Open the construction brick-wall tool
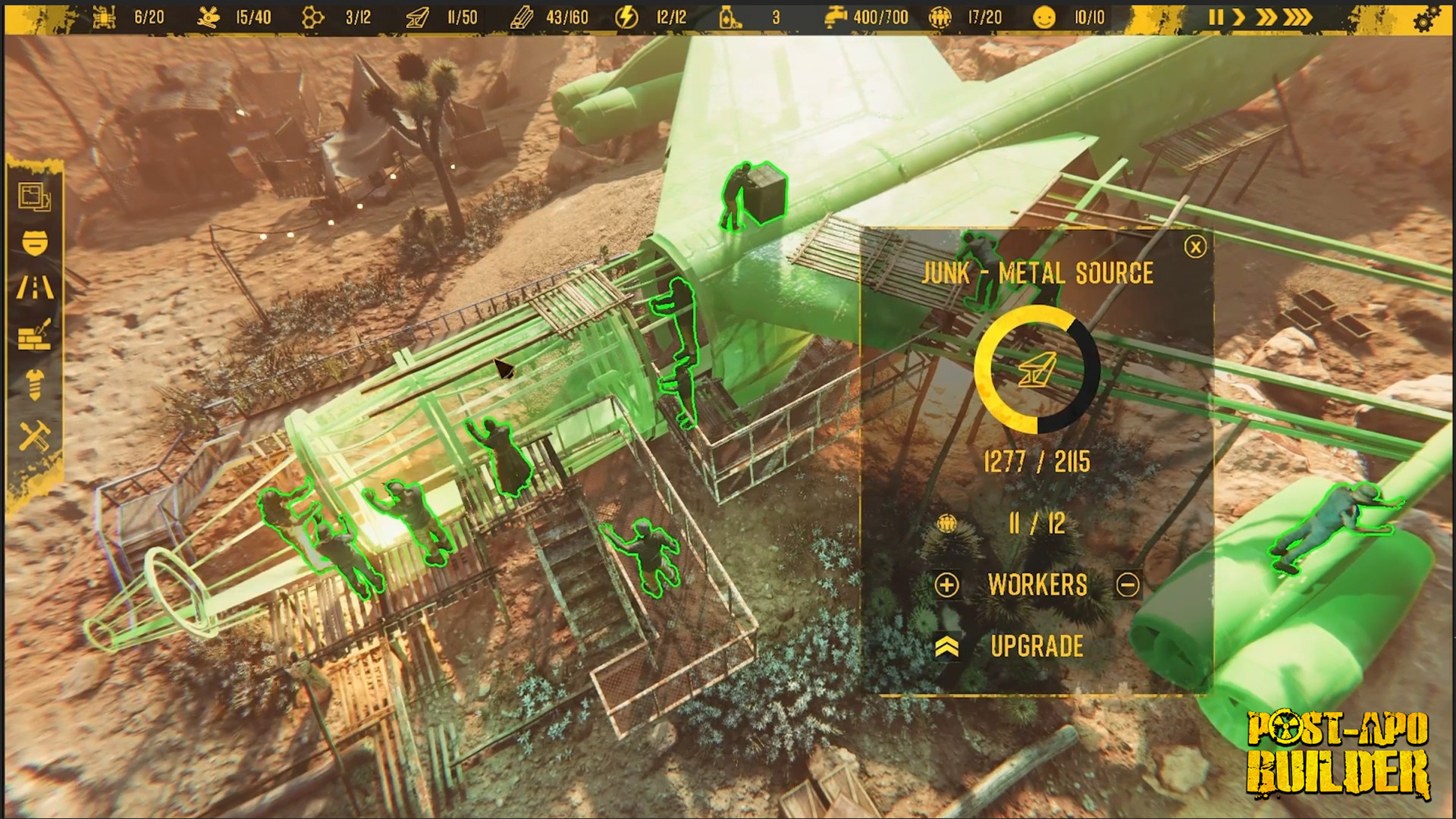Screen dimensions: 1456x819 click(34, 334)
